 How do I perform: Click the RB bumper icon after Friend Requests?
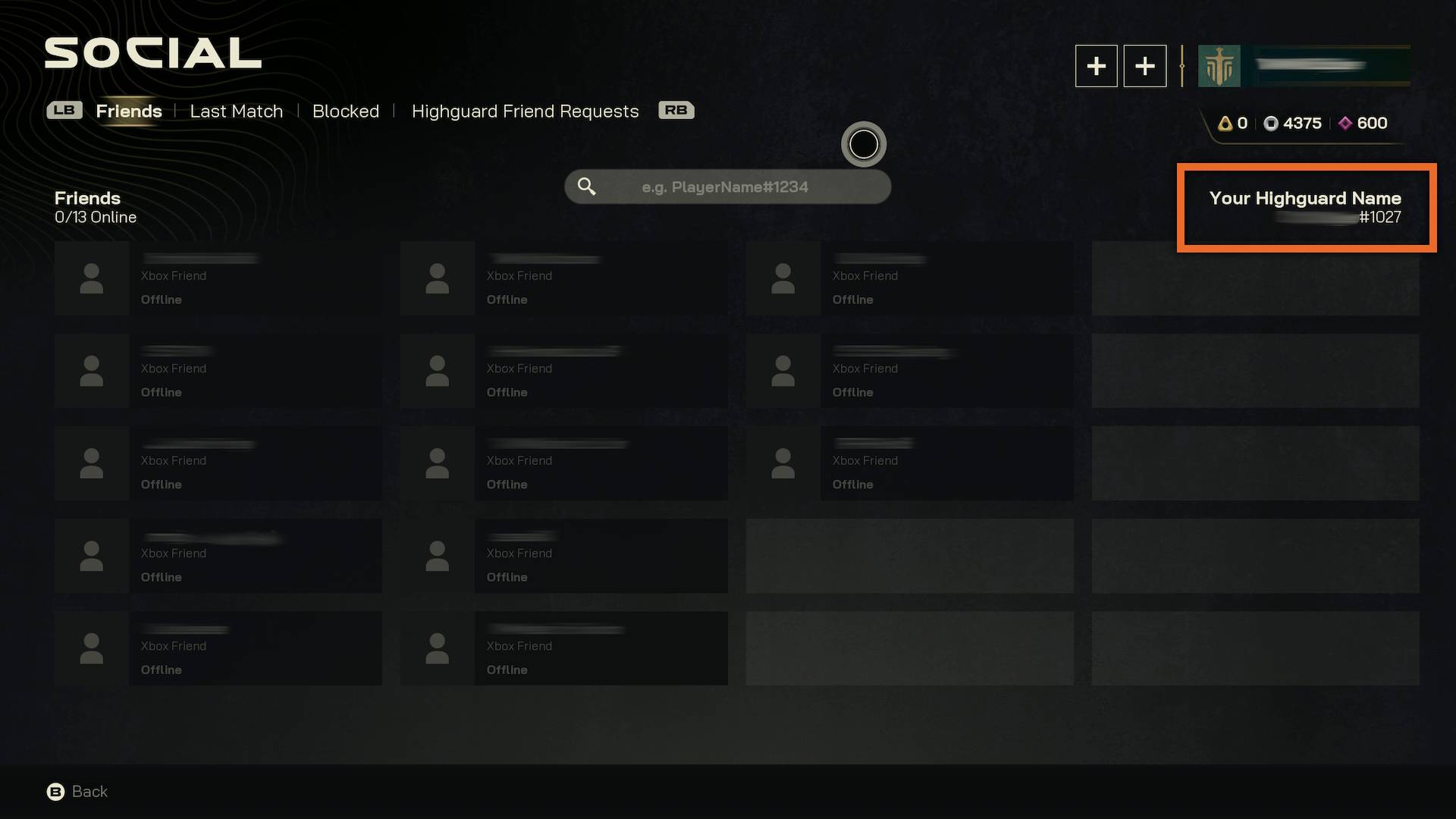[675, 110]
